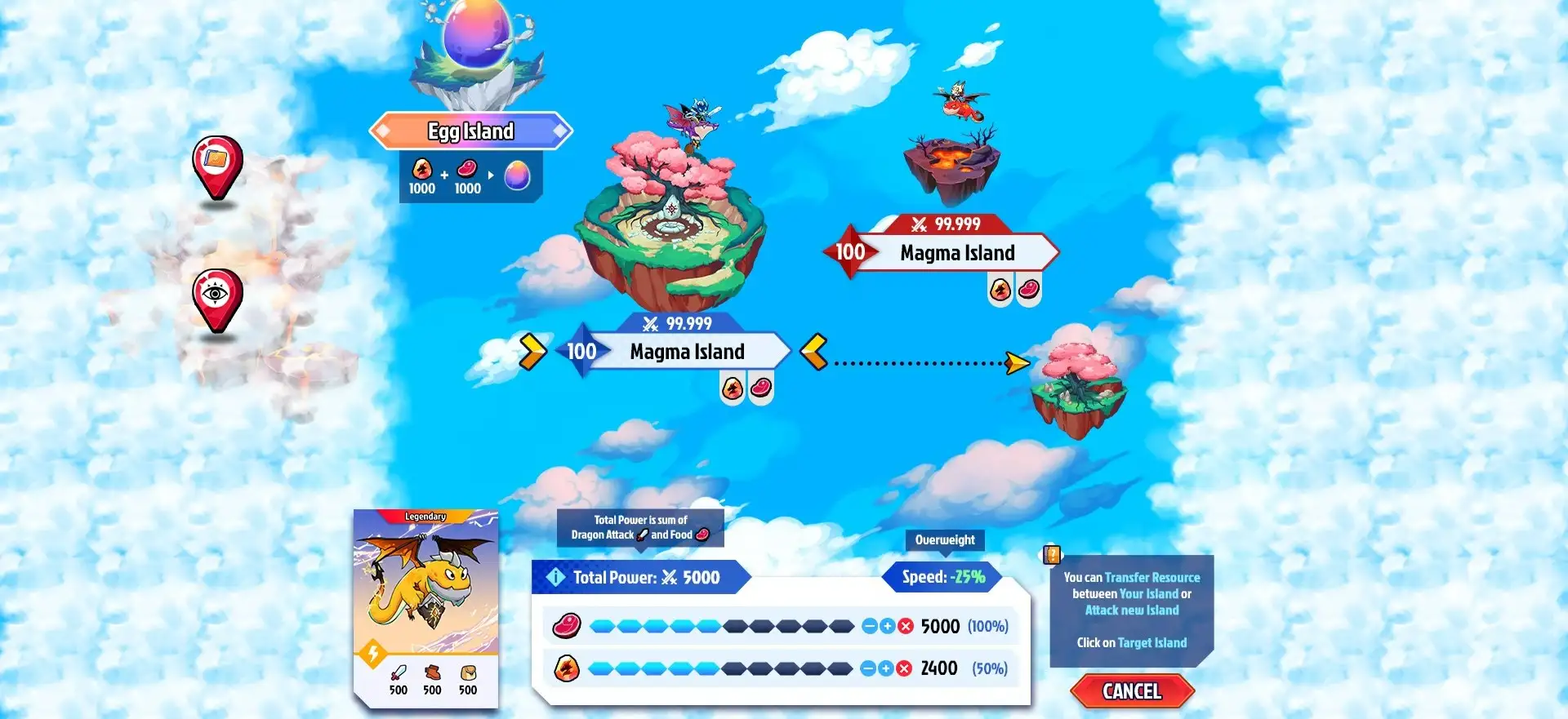The width and height of the screenshot is (1568, 719).
Task: Choose the Magma Island banner with red badge
Action: coord(955,252)
